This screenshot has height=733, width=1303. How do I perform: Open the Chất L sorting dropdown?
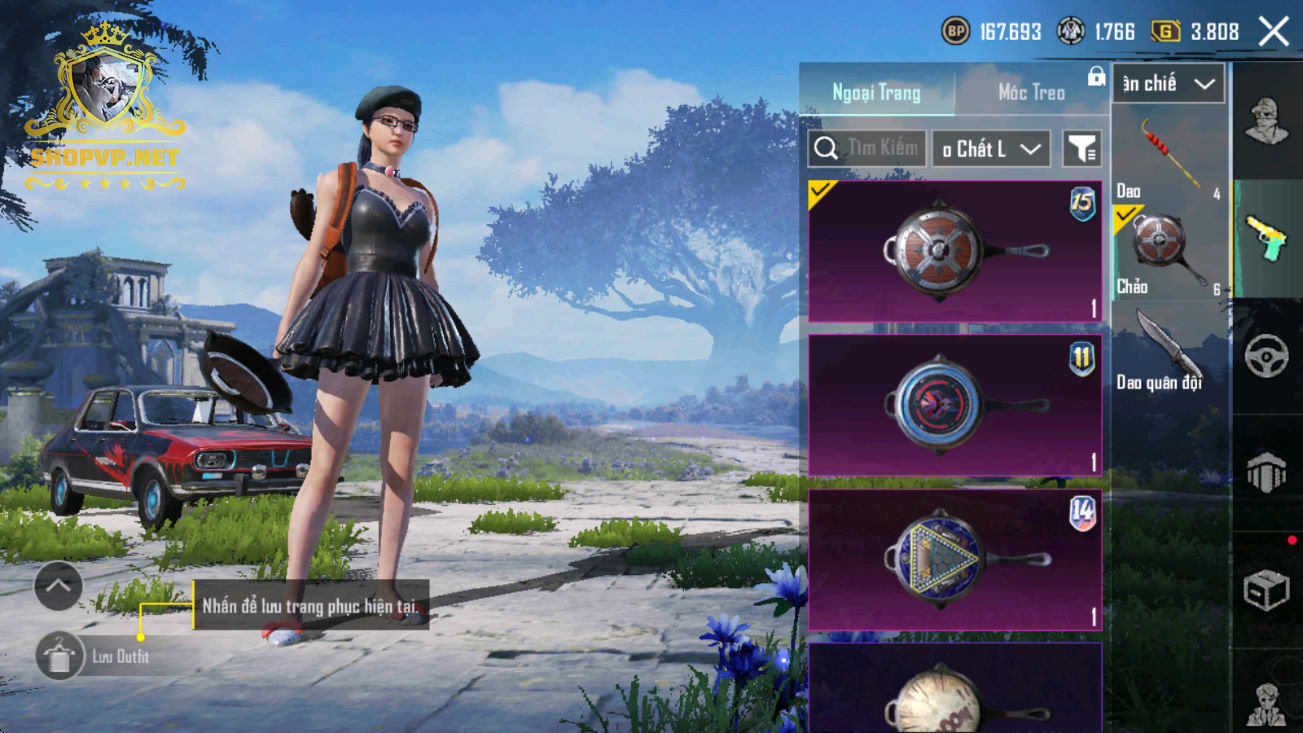[991, 149]
